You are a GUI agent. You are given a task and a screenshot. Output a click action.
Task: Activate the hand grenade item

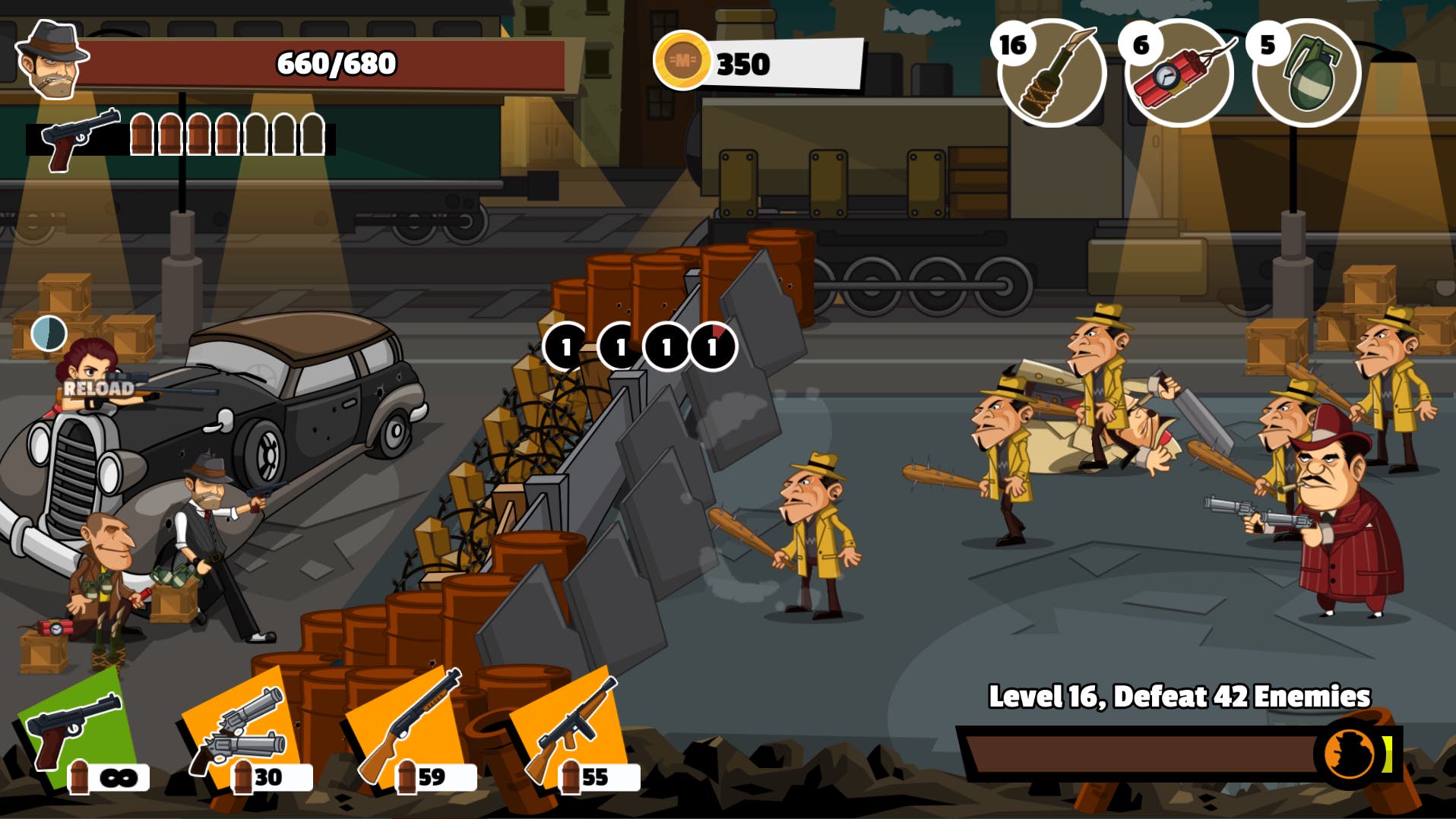point(1306,74)
